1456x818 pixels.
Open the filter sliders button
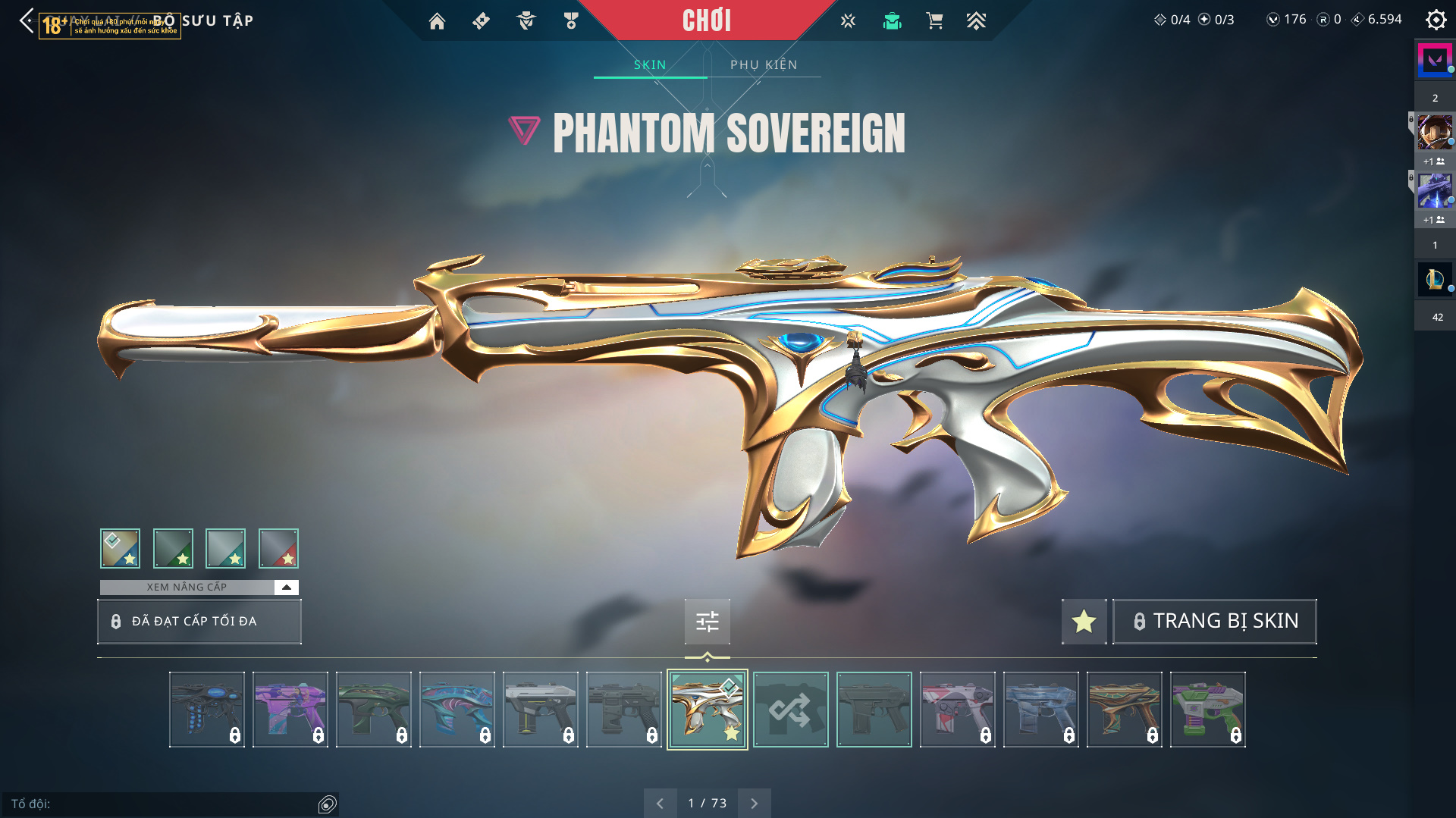[x=707, y=622]
